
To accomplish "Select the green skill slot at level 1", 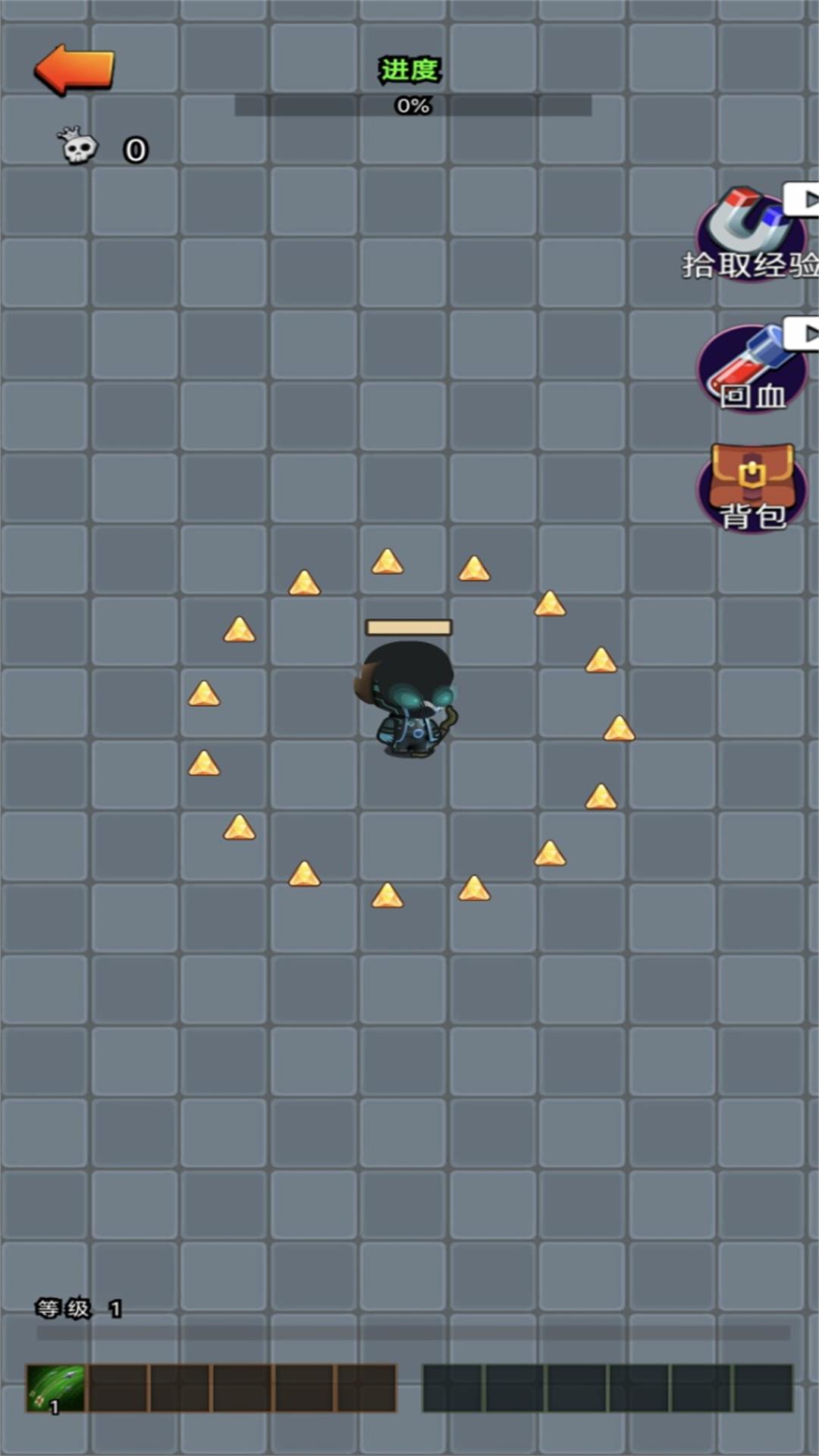I will (55, 1388).
